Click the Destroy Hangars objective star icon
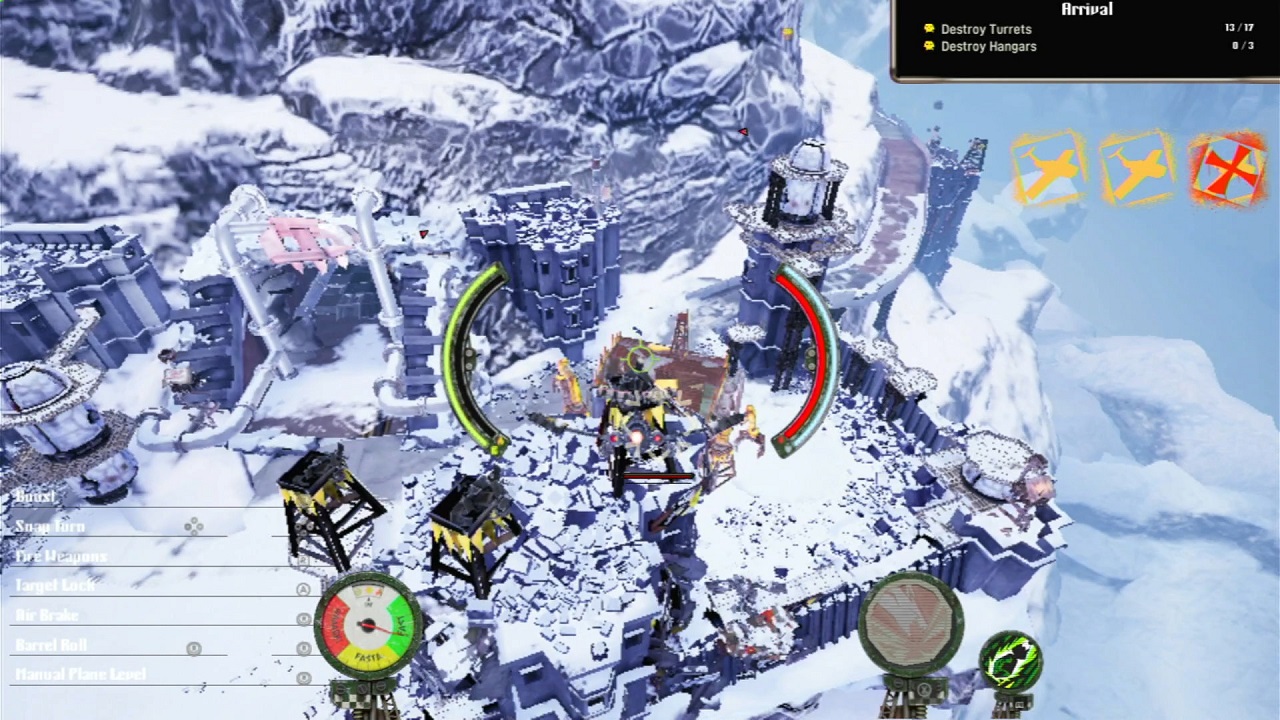This screenshot has width=1280, height=720. tap(930, 46)
